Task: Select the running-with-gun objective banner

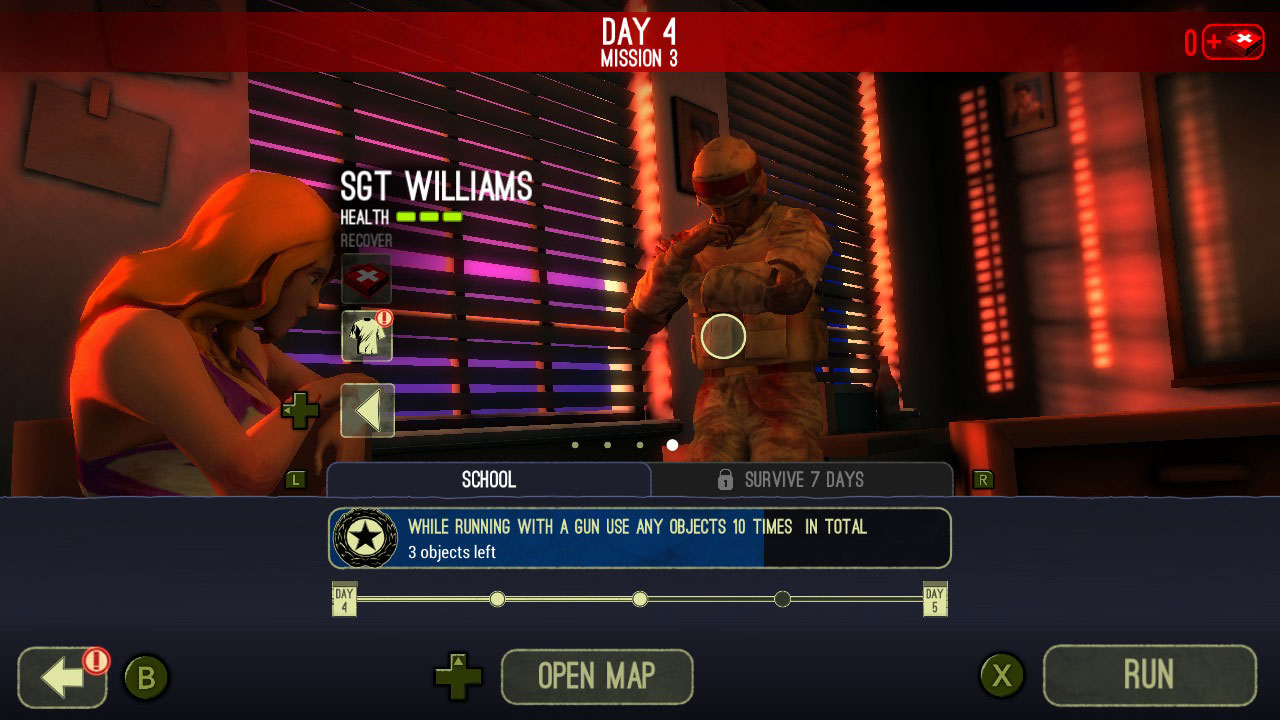Action: [640, 537]
